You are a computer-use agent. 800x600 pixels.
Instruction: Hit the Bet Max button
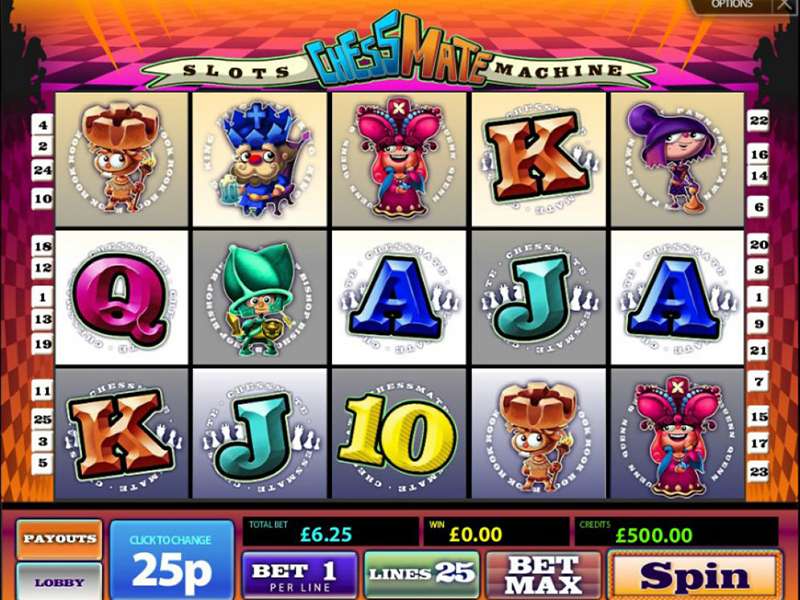coord(543,575)
